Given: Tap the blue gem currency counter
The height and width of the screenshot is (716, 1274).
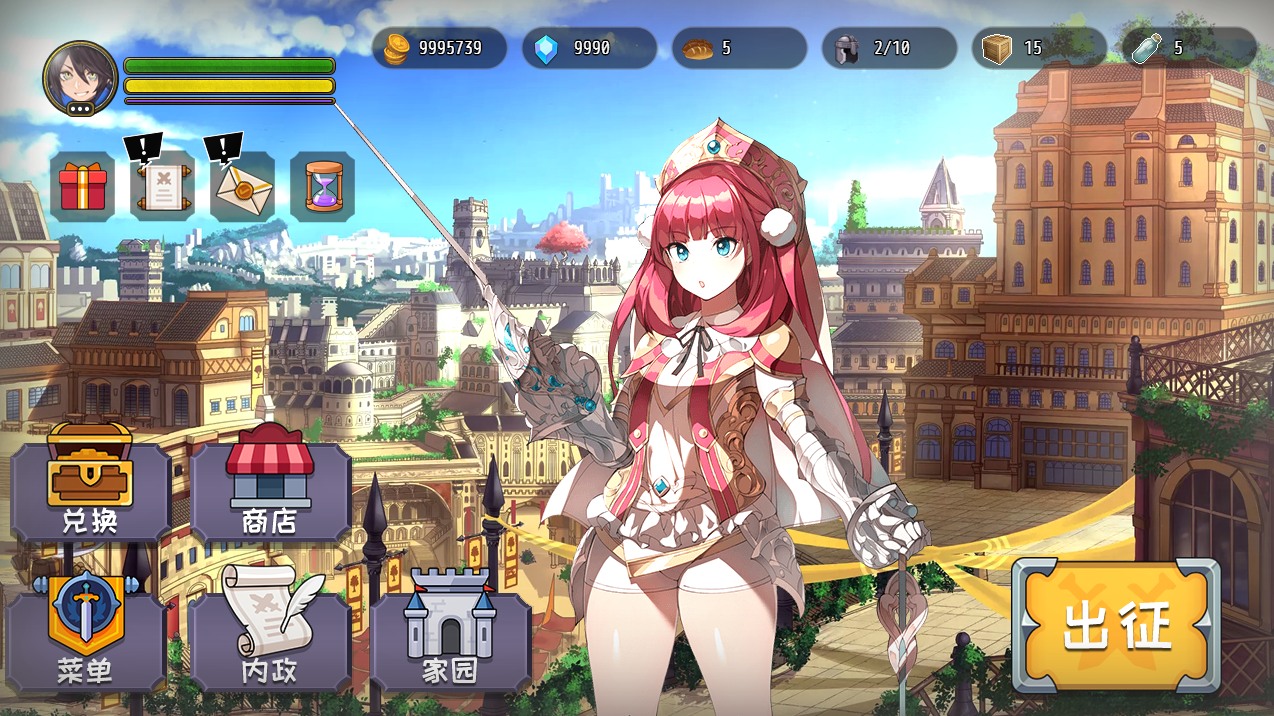Looking at the screenshot, I should (590, 48).
